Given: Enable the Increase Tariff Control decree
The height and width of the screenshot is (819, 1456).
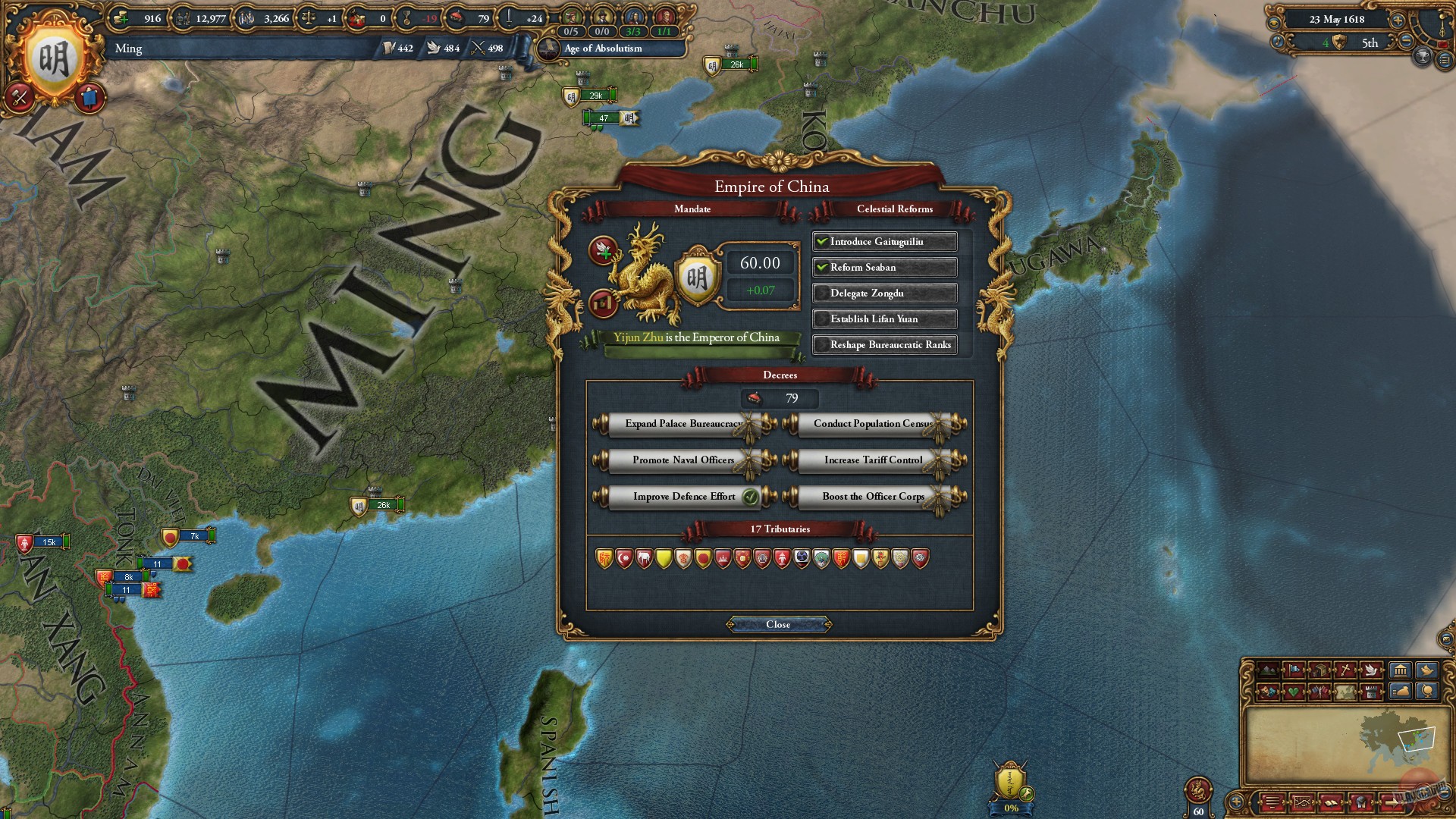Looking at the screenshot, I should (873, 460).
